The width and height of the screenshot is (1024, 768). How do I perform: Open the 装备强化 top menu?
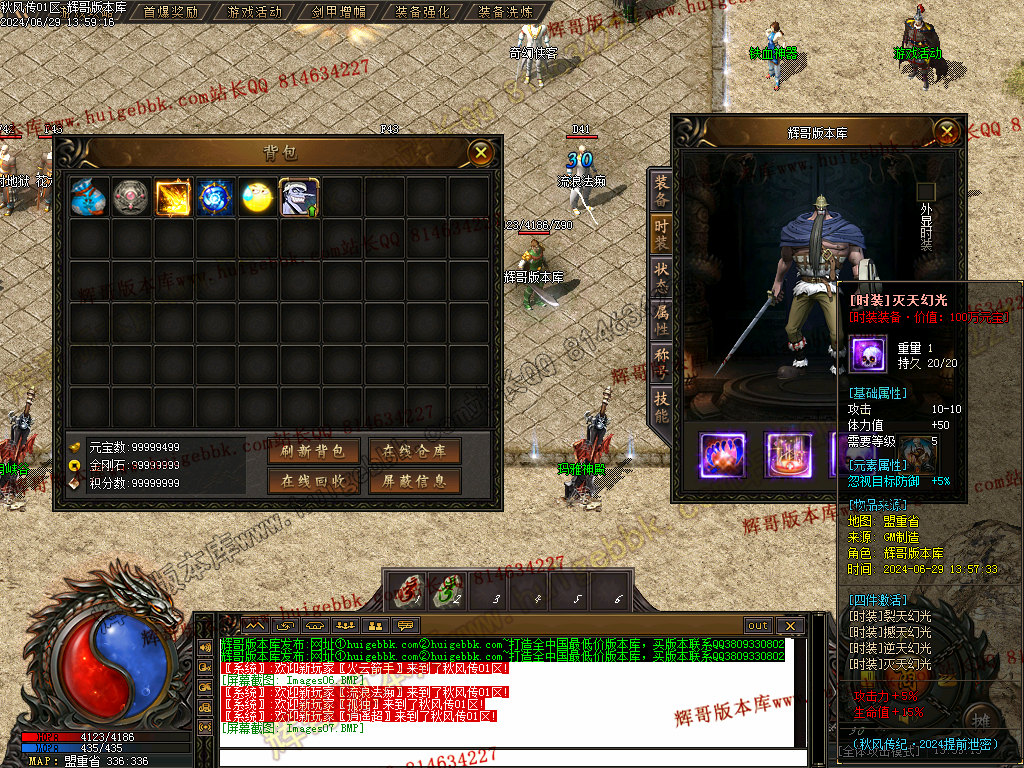click(x=422, y=12)
